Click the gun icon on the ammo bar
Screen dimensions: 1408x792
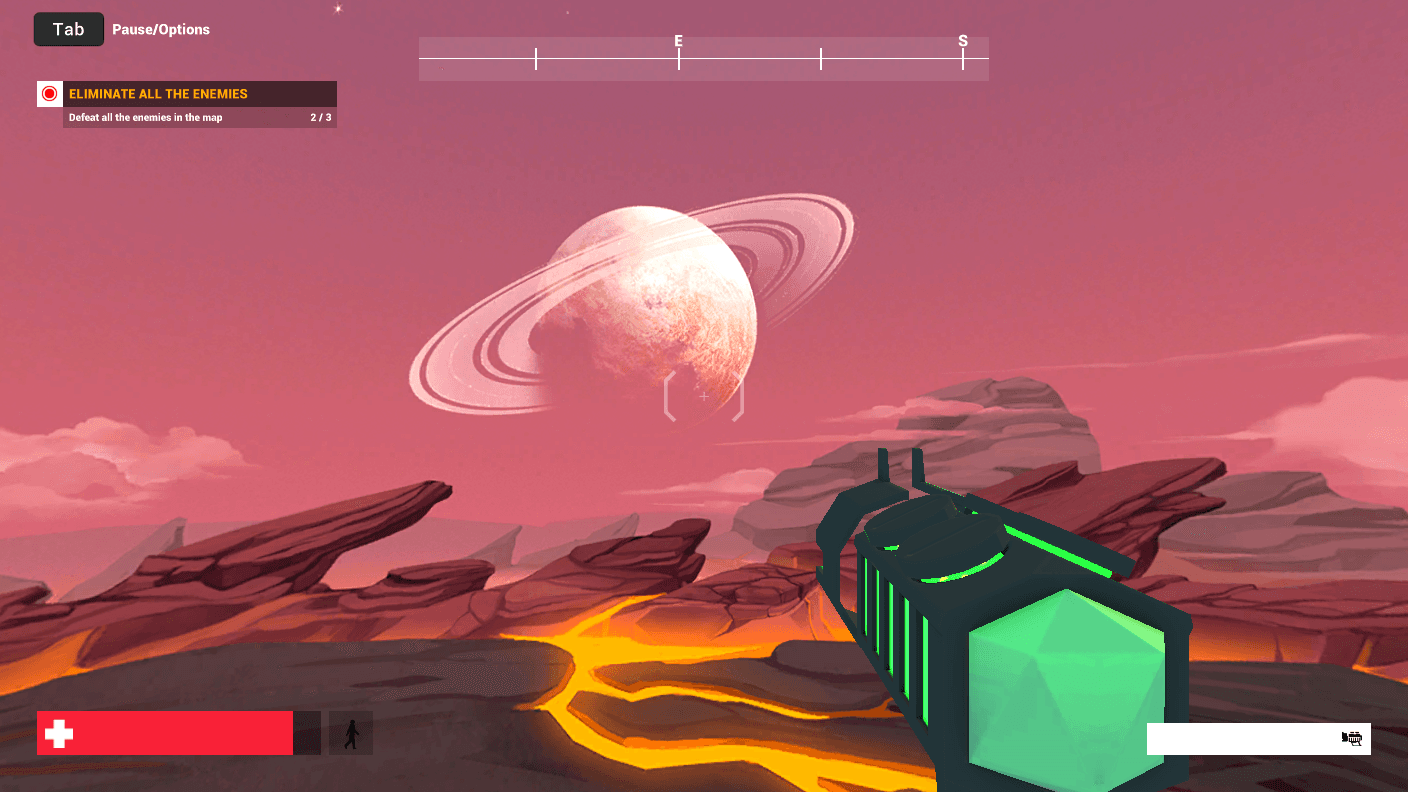(1353, 738)
